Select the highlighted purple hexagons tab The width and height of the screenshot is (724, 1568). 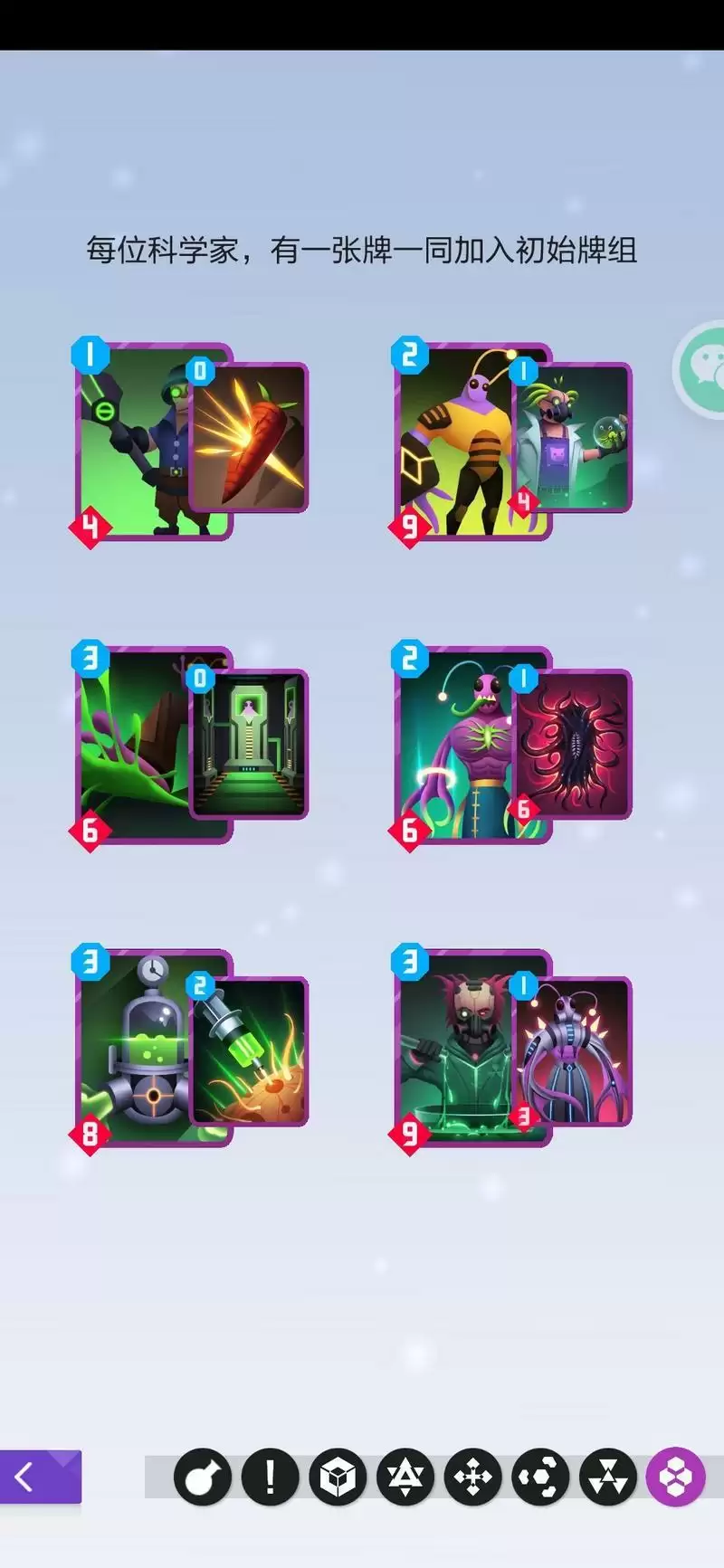(675, 1477)
